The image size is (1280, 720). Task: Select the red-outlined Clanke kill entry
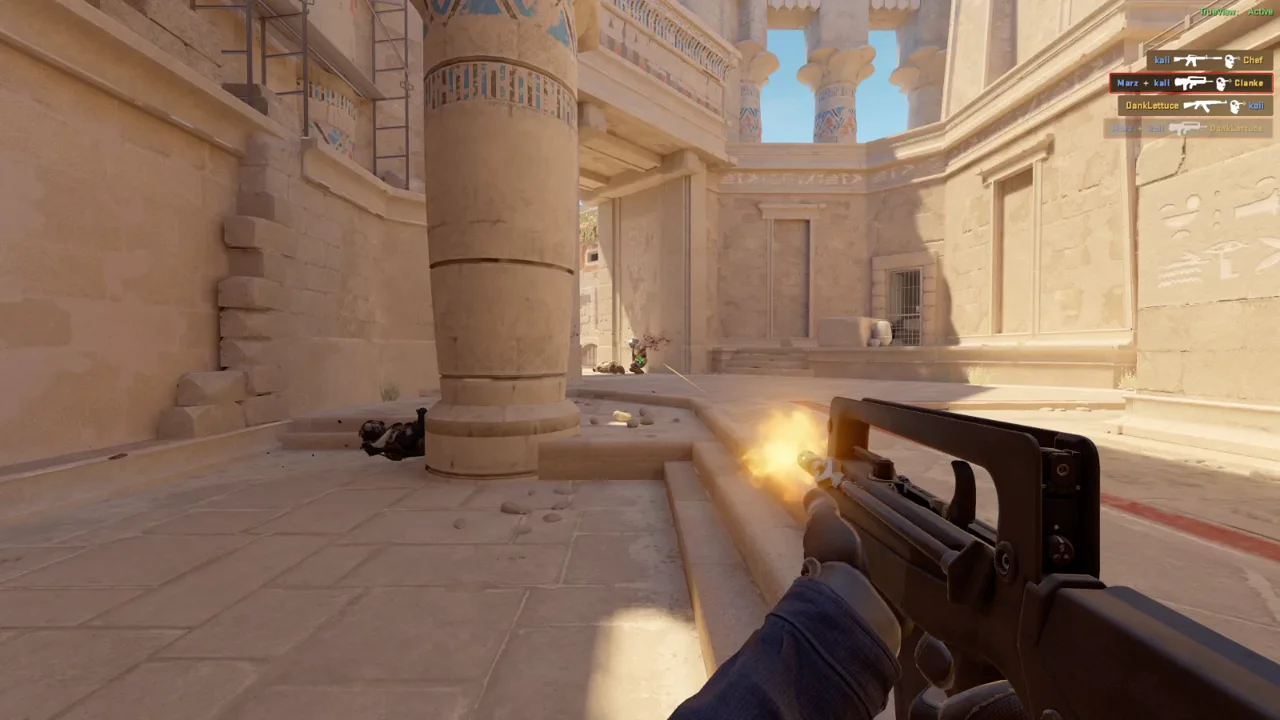point(1190,83)
